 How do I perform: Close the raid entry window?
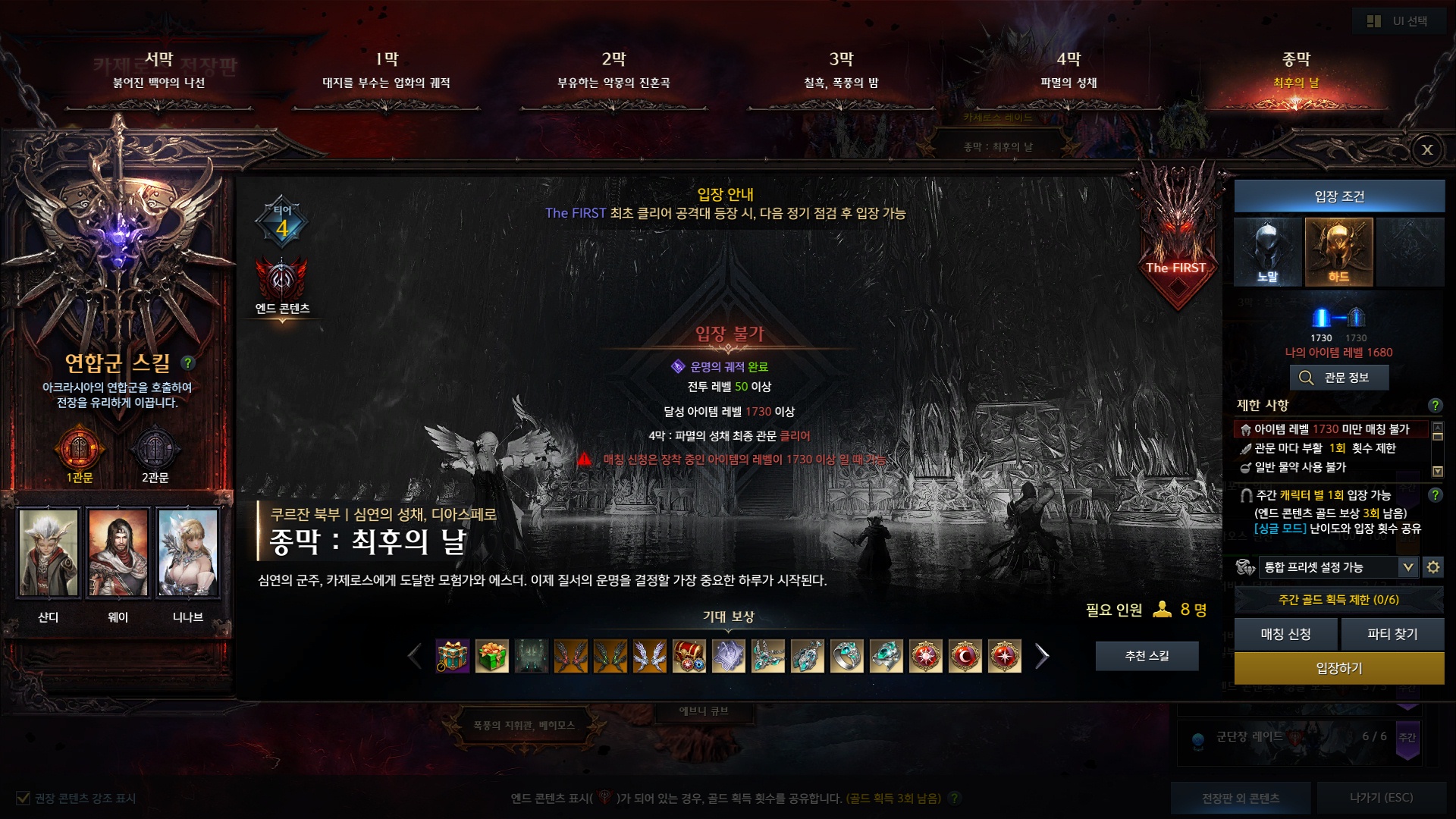(1426, 149)
